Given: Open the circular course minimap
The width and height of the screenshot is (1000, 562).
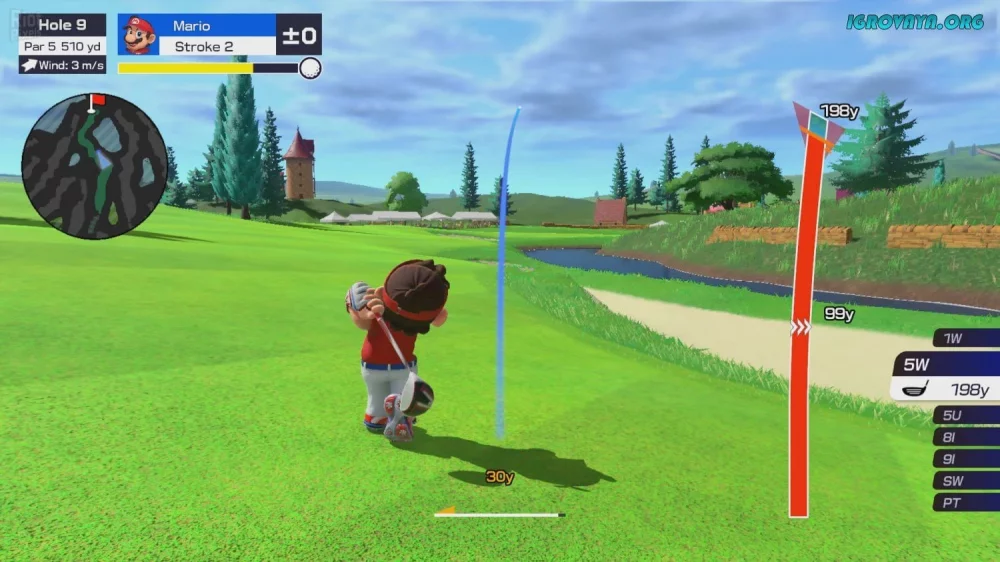Looking at the screenshot, I should [94, 166].
